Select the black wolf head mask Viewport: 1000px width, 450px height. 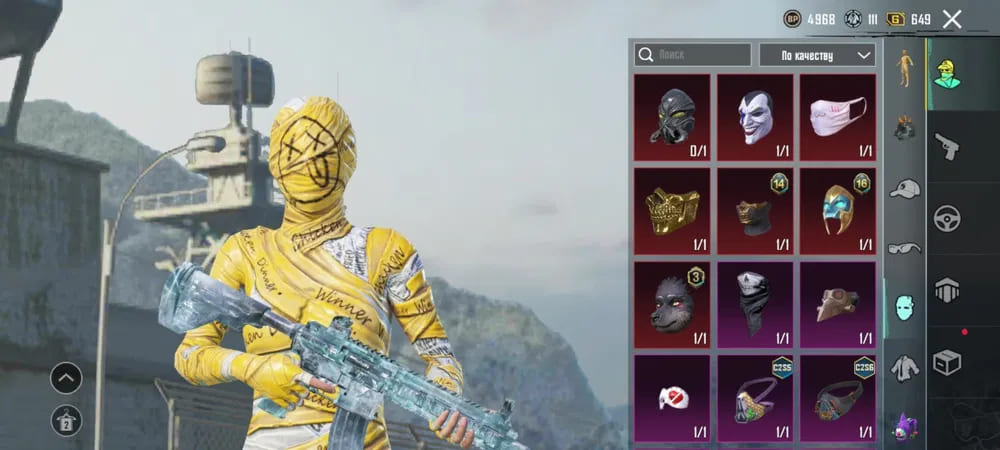(672, 304)
